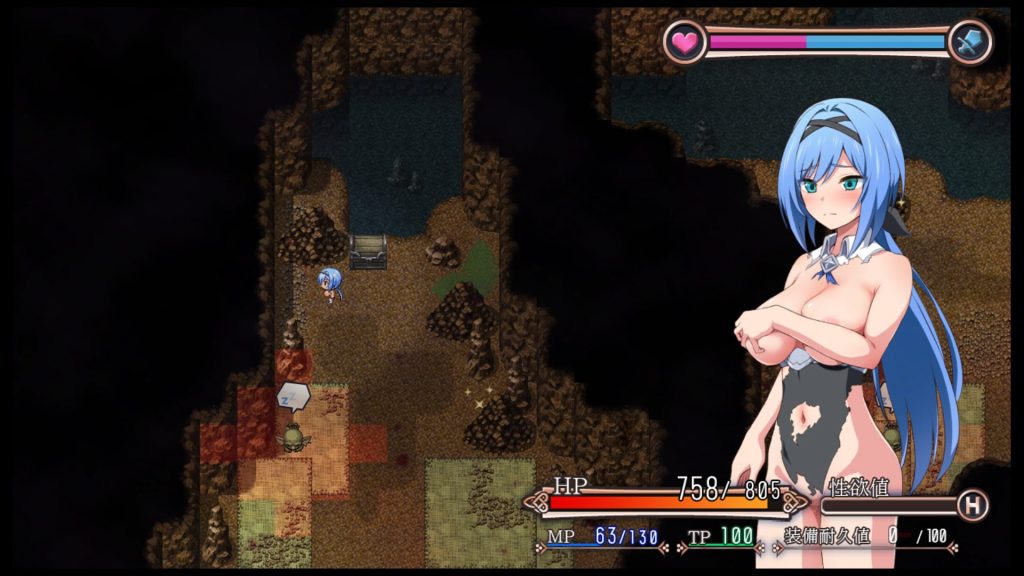Select the pink heart icon
This screenshot has width=1024, height=576.
tap(685, 42)
